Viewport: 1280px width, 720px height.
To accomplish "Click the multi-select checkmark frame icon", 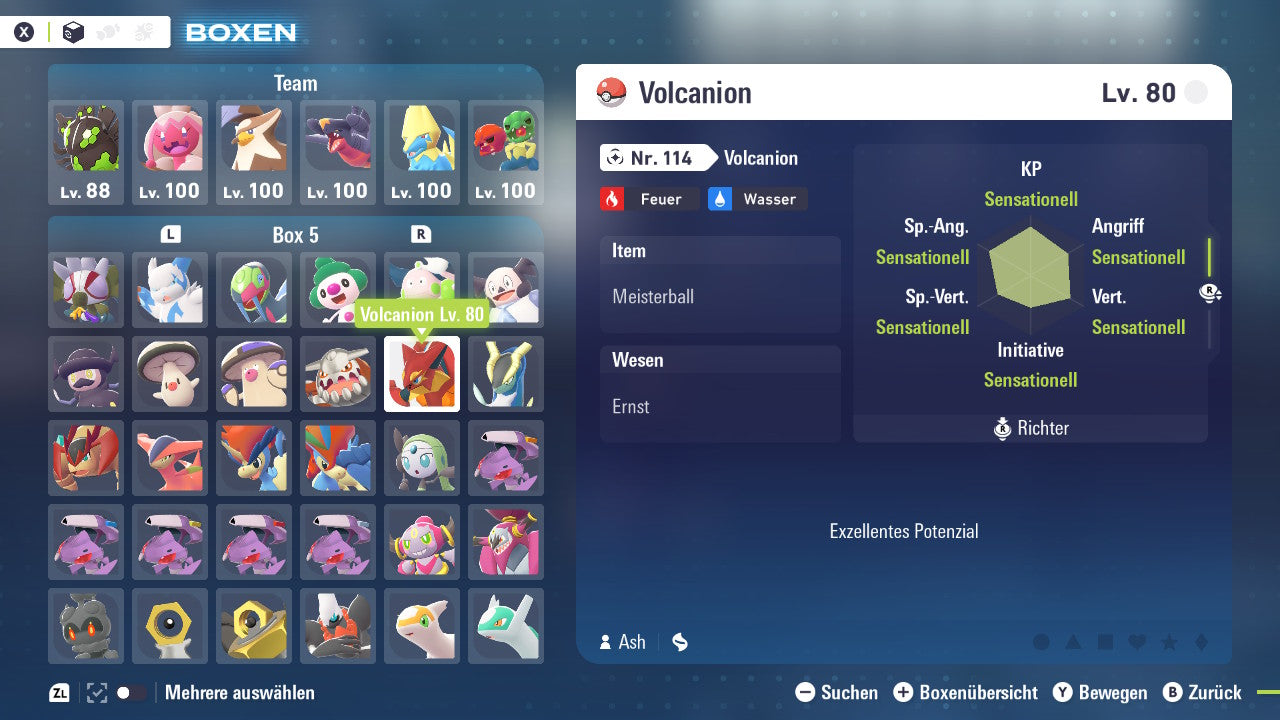I will pos(95,692).
